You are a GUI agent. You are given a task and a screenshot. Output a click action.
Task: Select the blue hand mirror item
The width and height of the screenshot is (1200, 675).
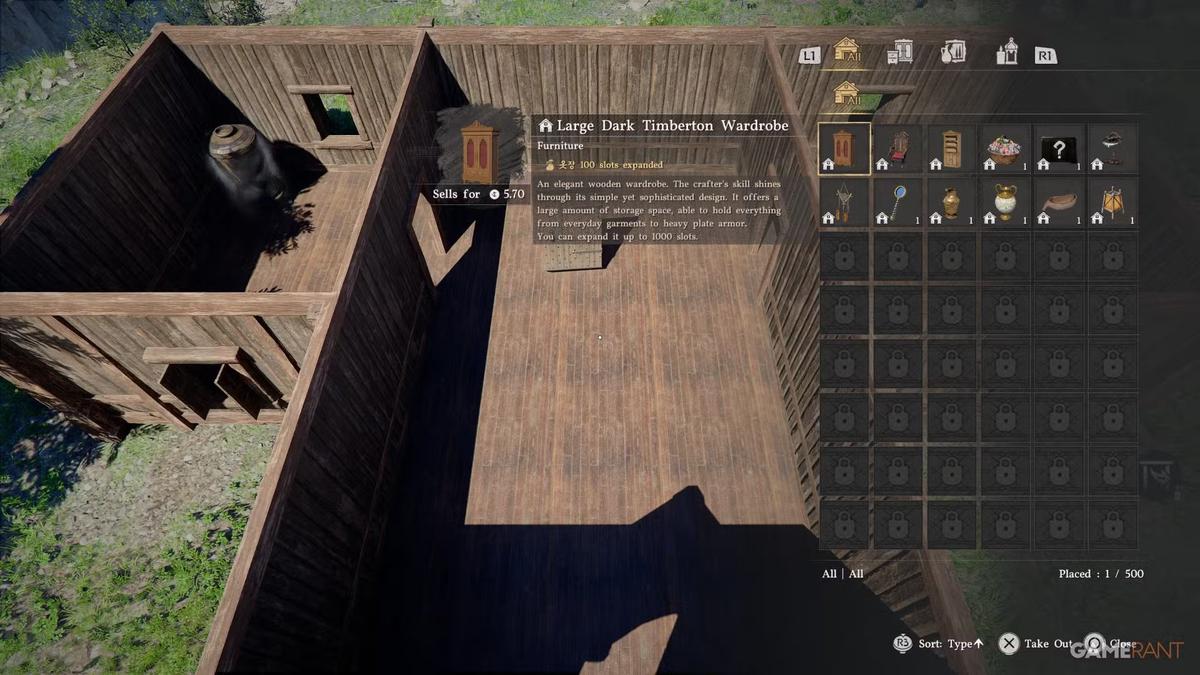click(898, 202)
